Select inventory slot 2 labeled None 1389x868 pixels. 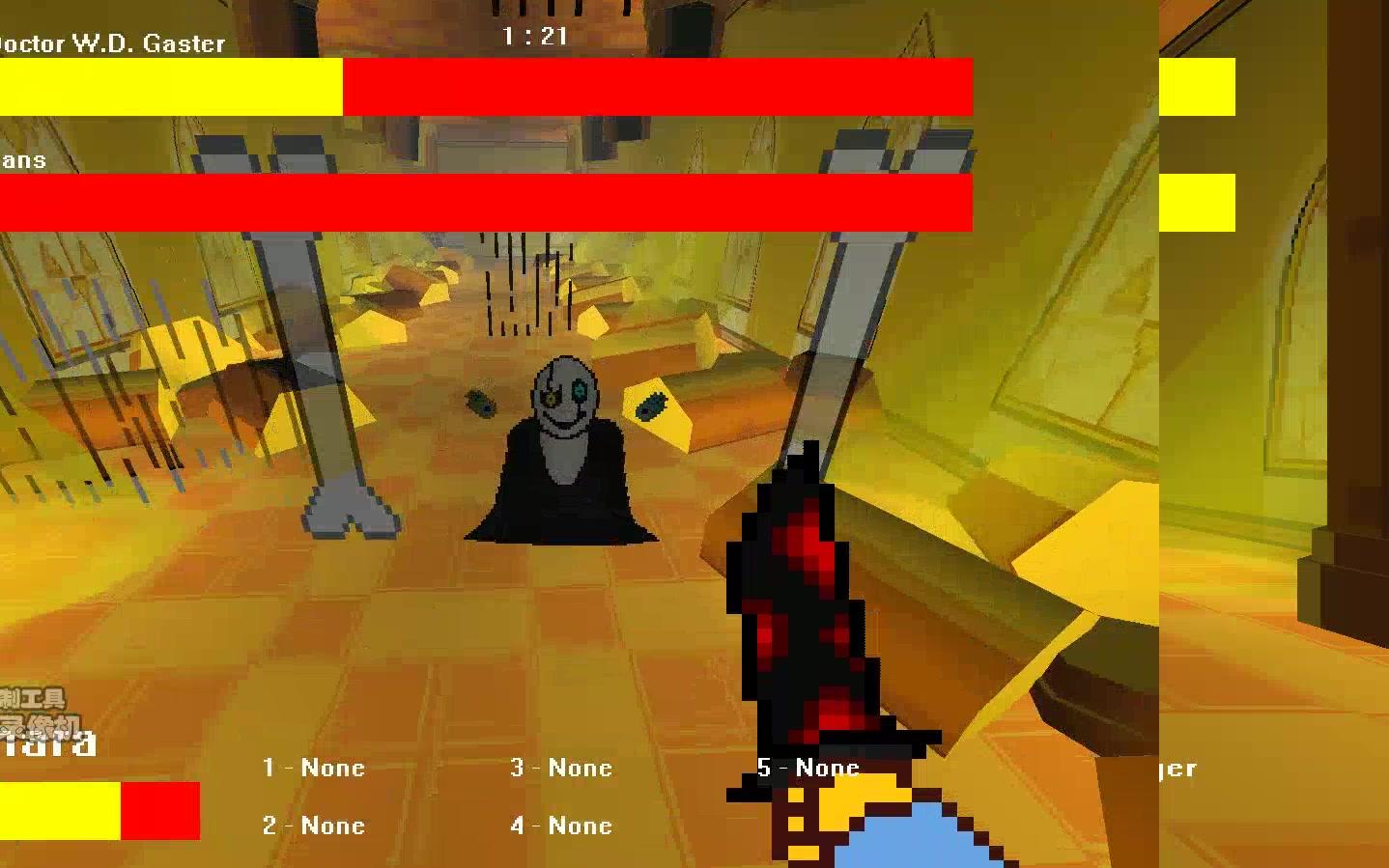312,826
